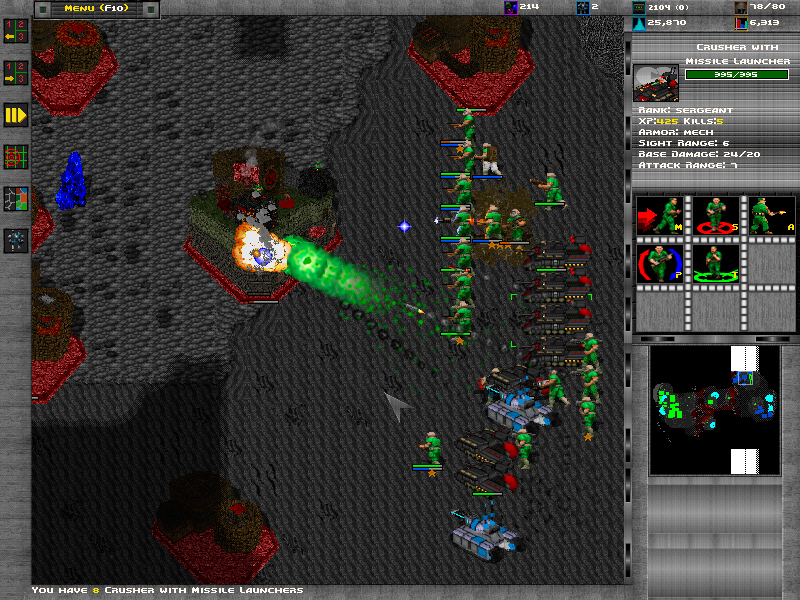The image size is (800, 600).
Task: Click the blue robot unit icon in sidebar
Action: tap(15, 240)
